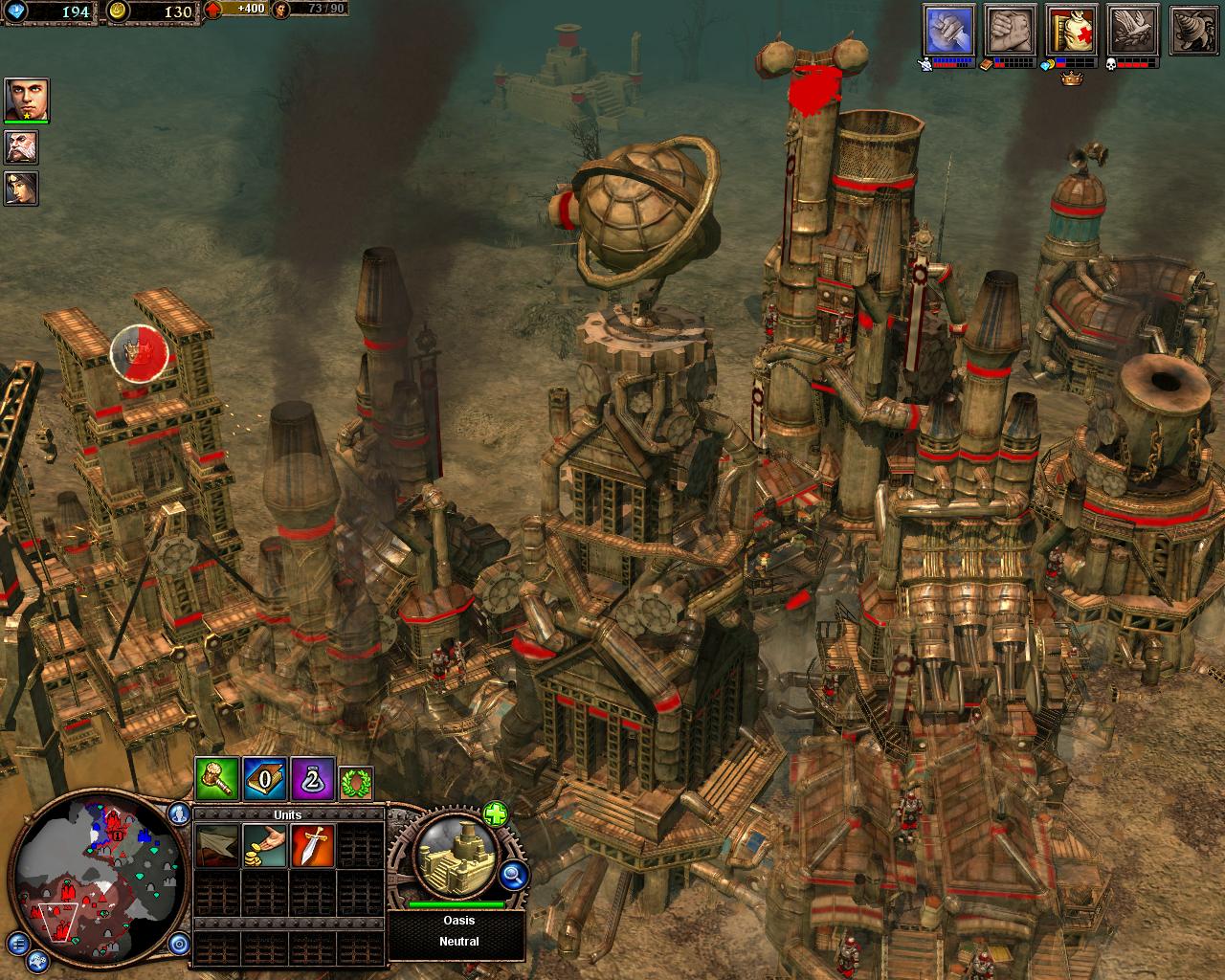Activate the dove and laurel peace power
The image size is (1225, 980).
(x=1133, y=31)
